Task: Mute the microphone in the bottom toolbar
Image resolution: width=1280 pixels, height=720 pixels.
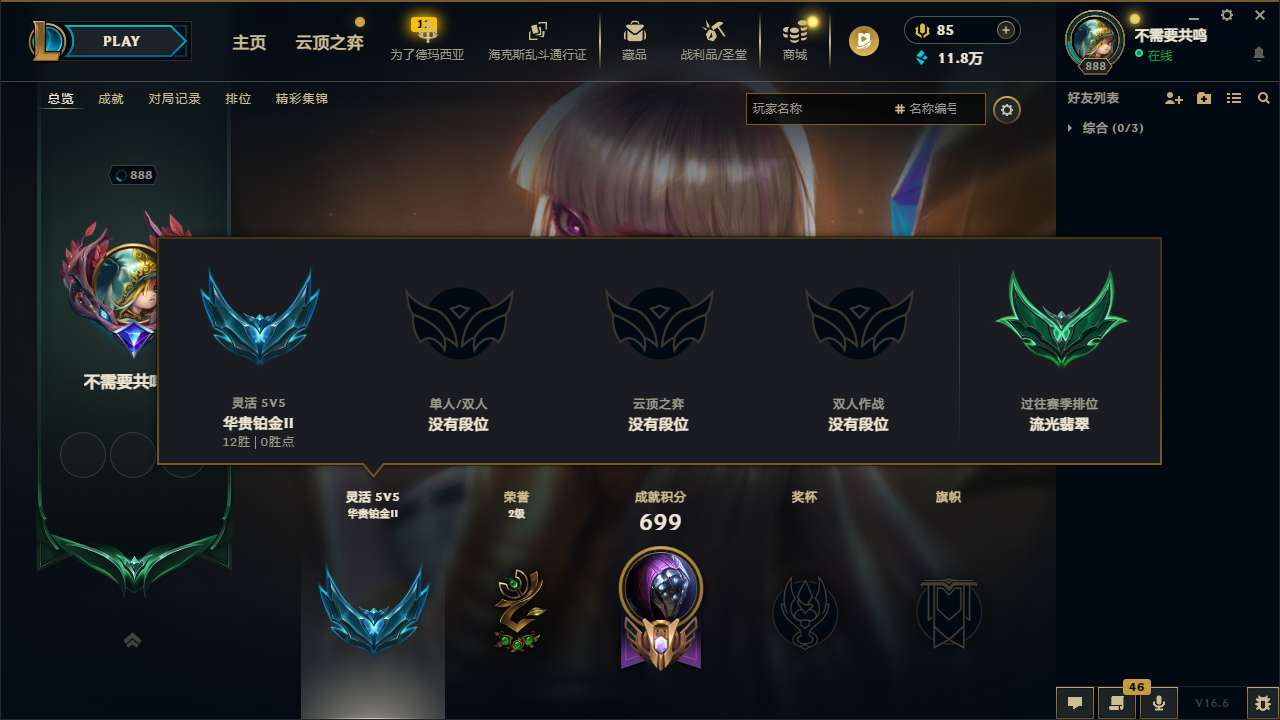Action: (x=1159, y=702)
